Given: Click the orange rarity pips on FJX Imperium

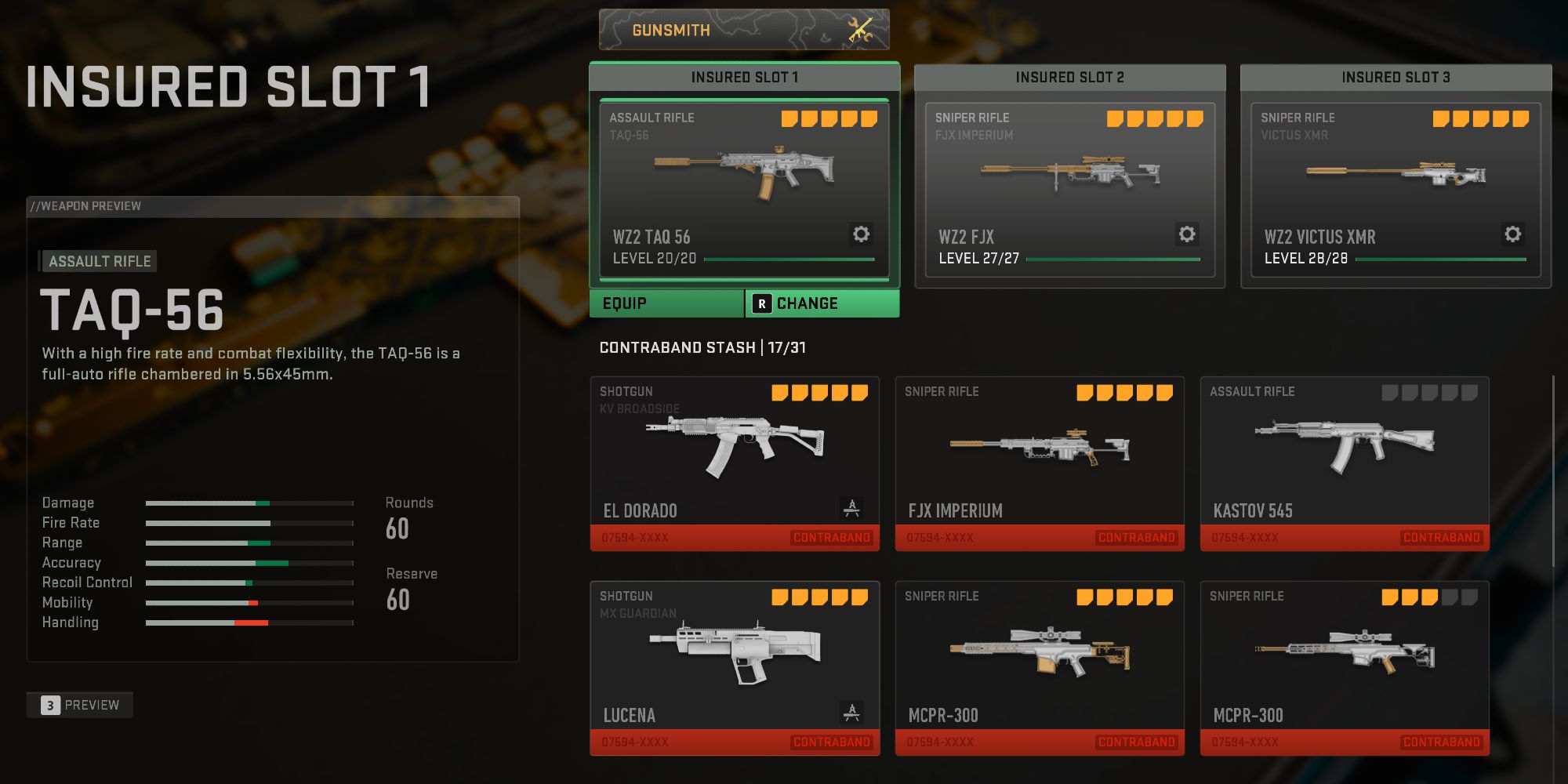Looking at the screenshot, I should 1124,393.
